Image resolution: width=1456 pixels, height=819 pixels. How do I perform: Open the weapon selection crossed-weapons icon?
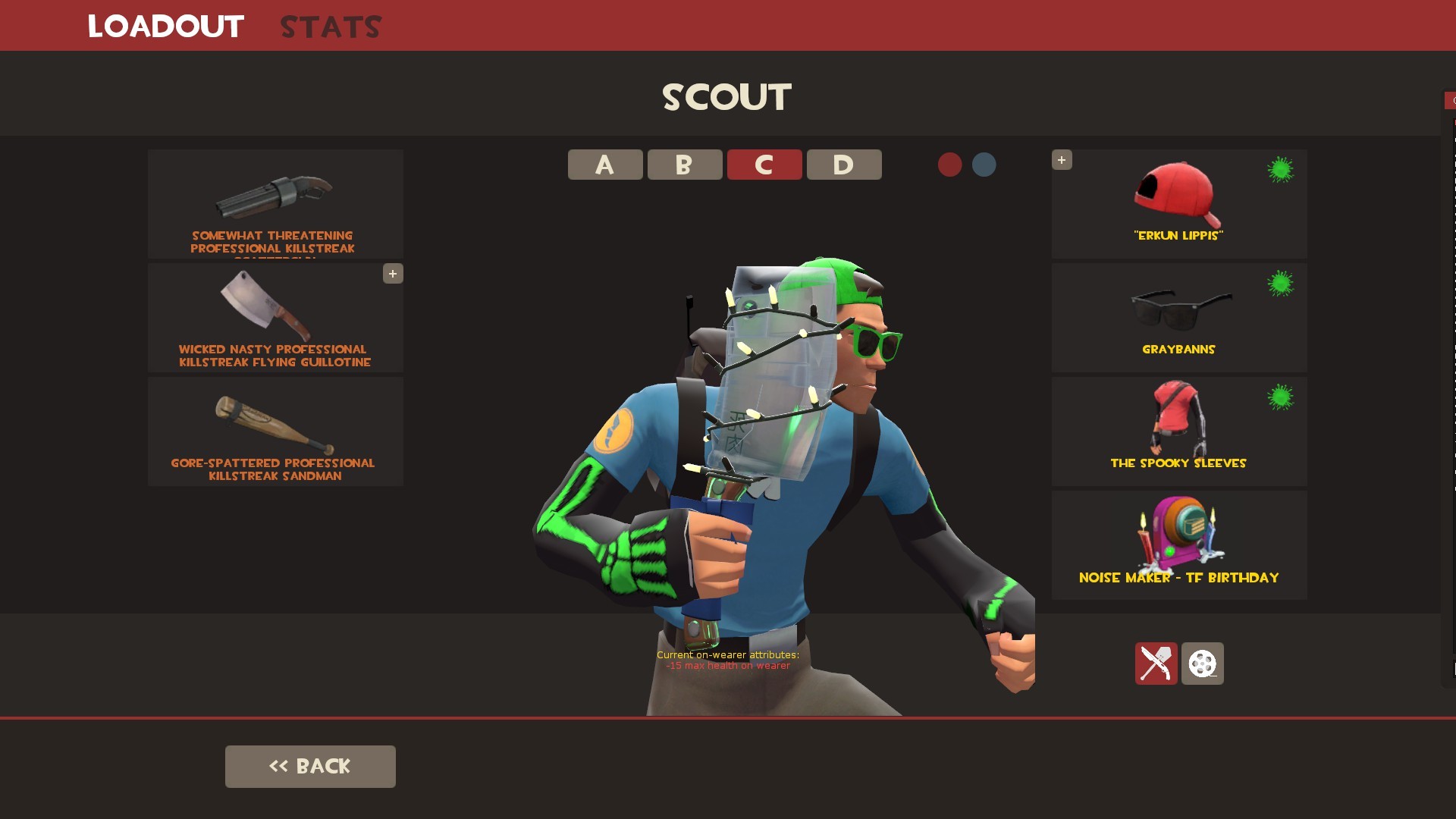click(1156, 664)
